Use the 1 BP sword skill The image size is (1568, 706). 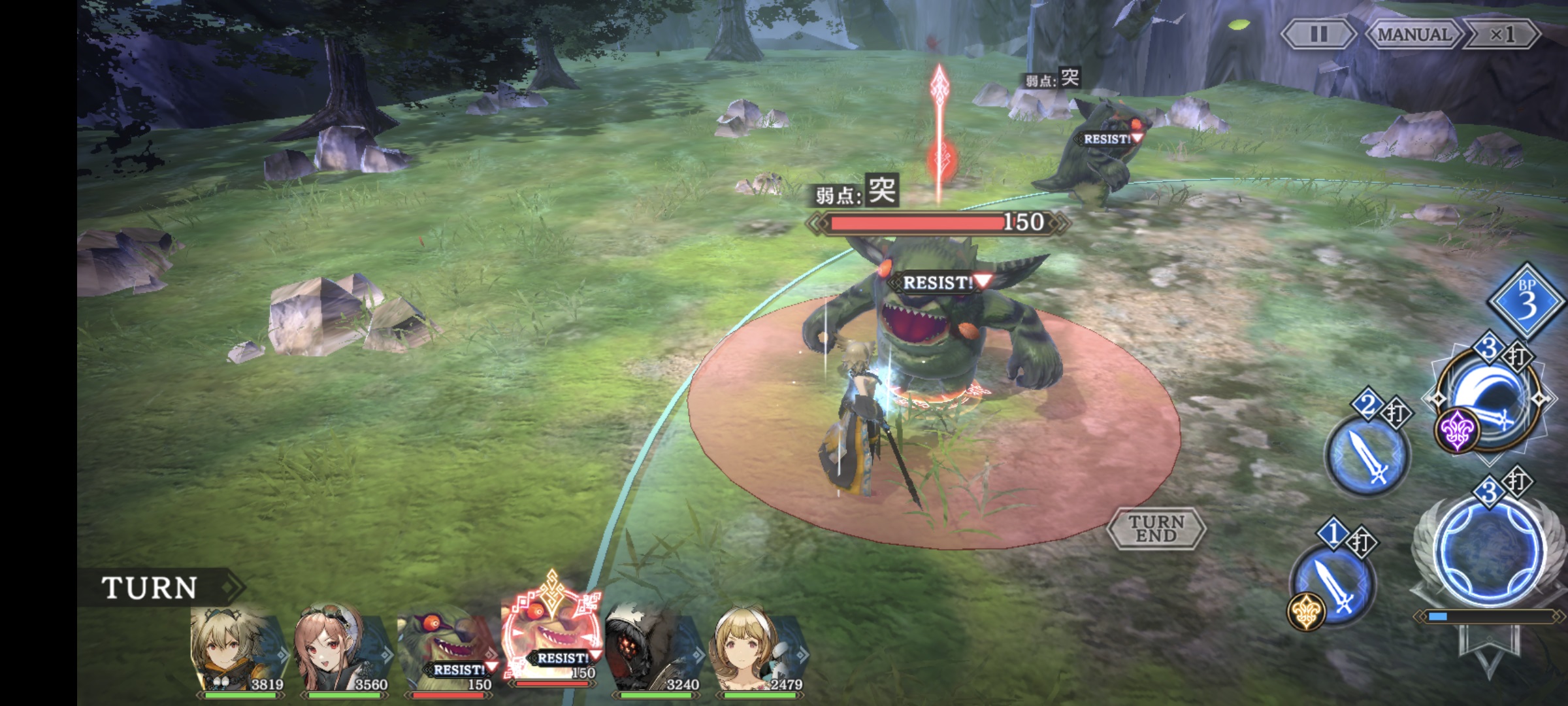[1333, 583]
